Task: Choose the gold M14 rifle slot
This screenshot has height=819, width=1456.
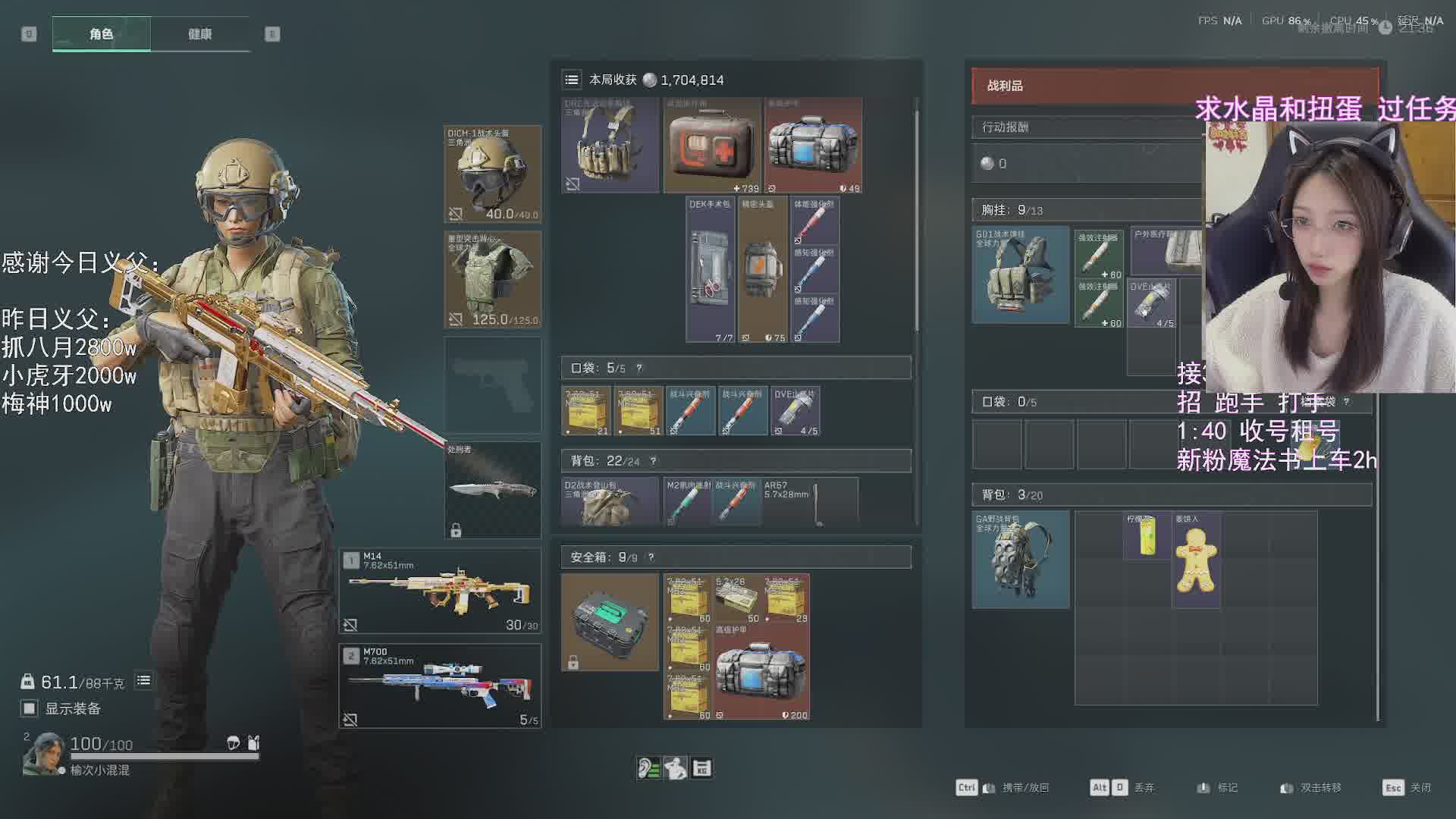Action: point(440,591)
